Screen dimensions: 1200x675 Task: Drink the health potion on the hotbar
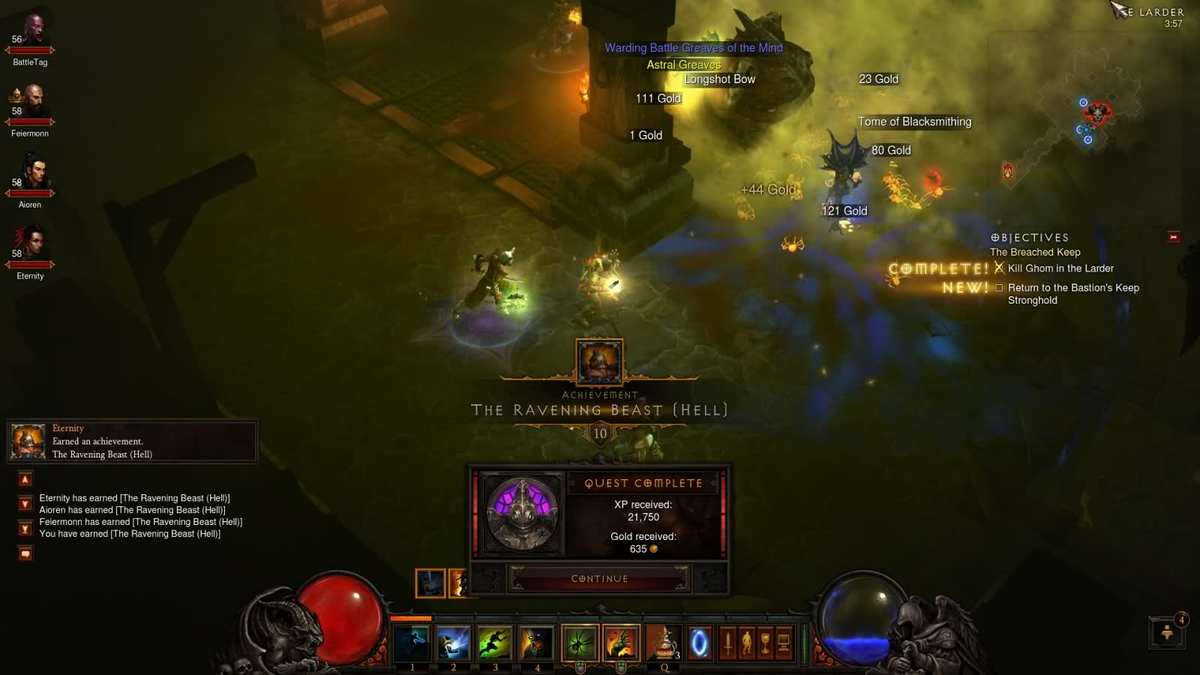click(662, 643)
